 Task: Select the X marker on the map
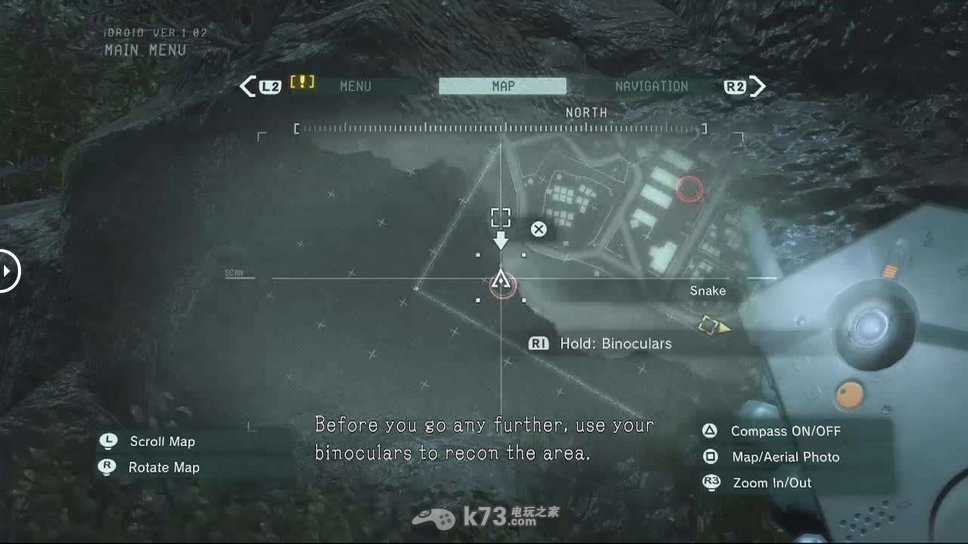pos(538,229)
